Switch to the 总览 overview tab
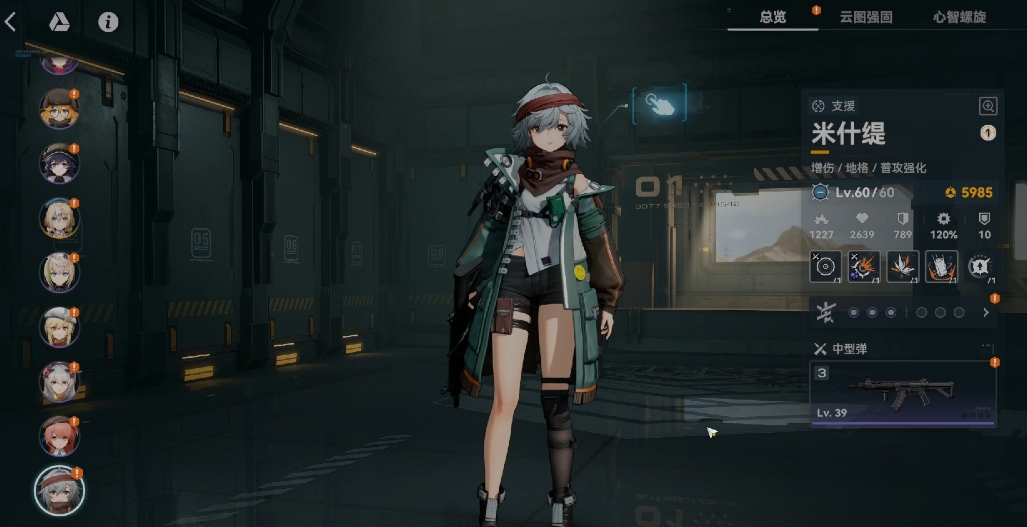Screen dimensions: 1027x527 pos(772,17)
